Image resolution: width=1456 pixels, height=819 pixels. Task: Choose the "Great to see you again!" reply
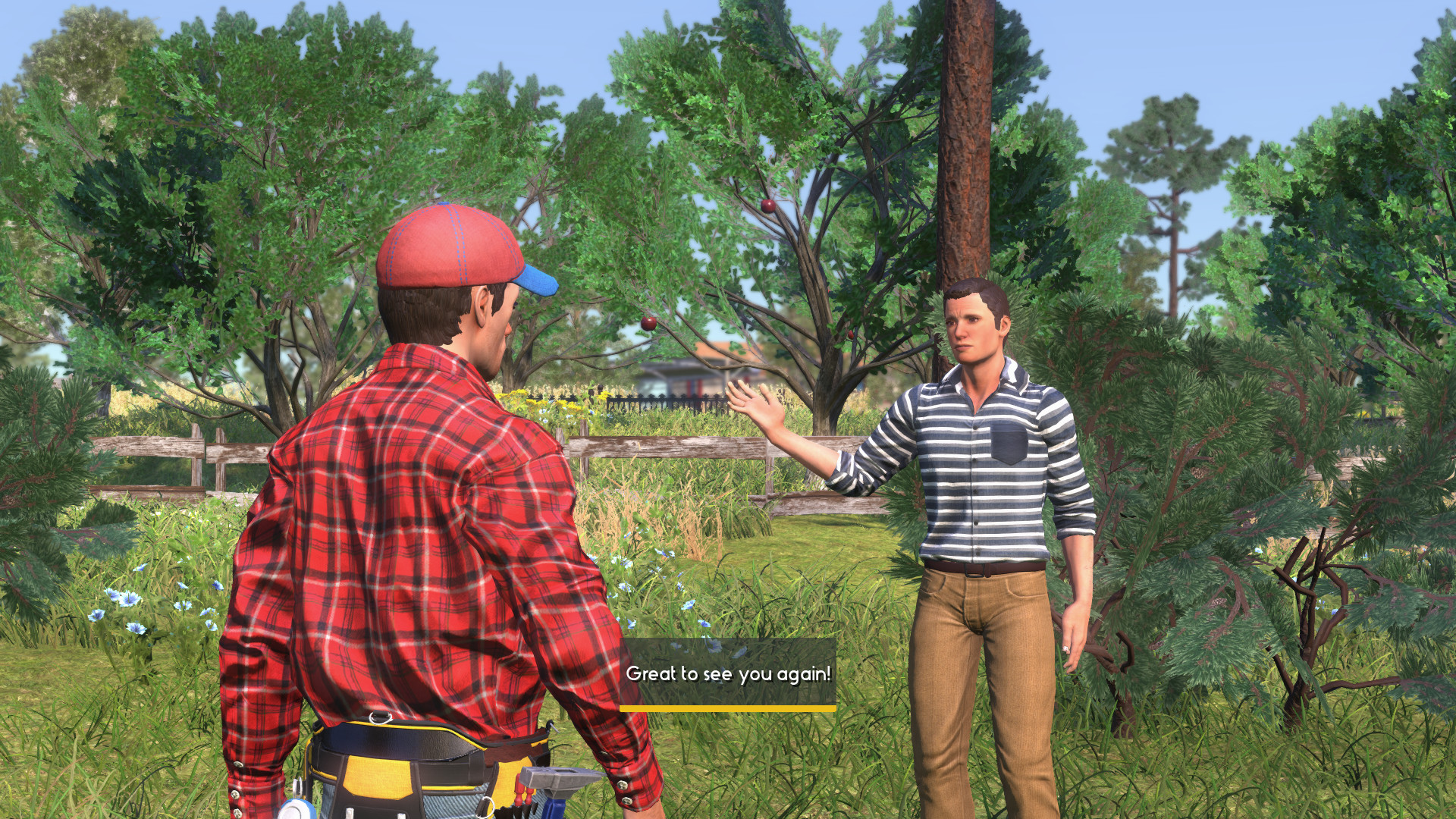click(x=728, y=674)
